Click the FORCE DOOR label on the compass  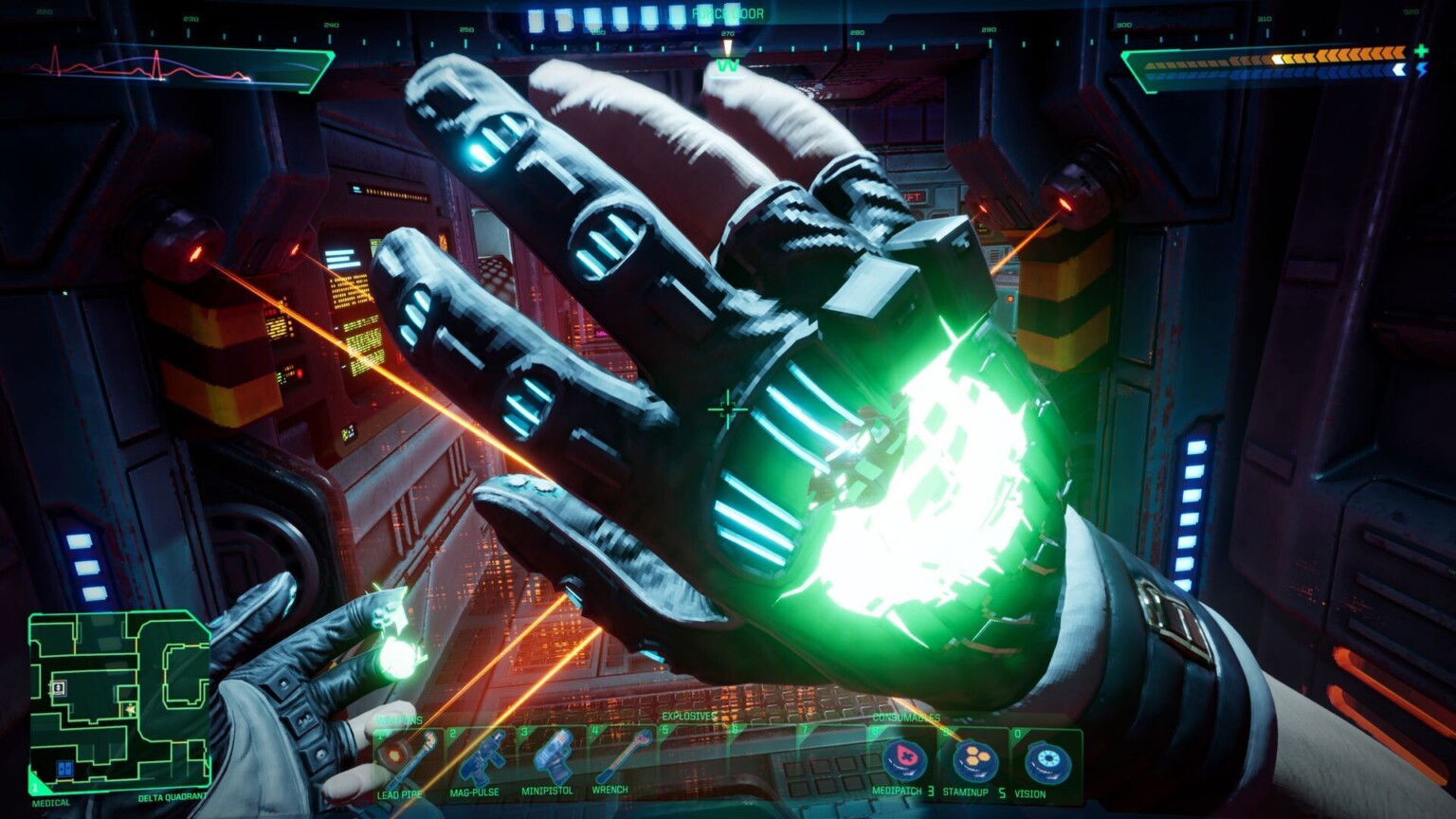[728, 15]
